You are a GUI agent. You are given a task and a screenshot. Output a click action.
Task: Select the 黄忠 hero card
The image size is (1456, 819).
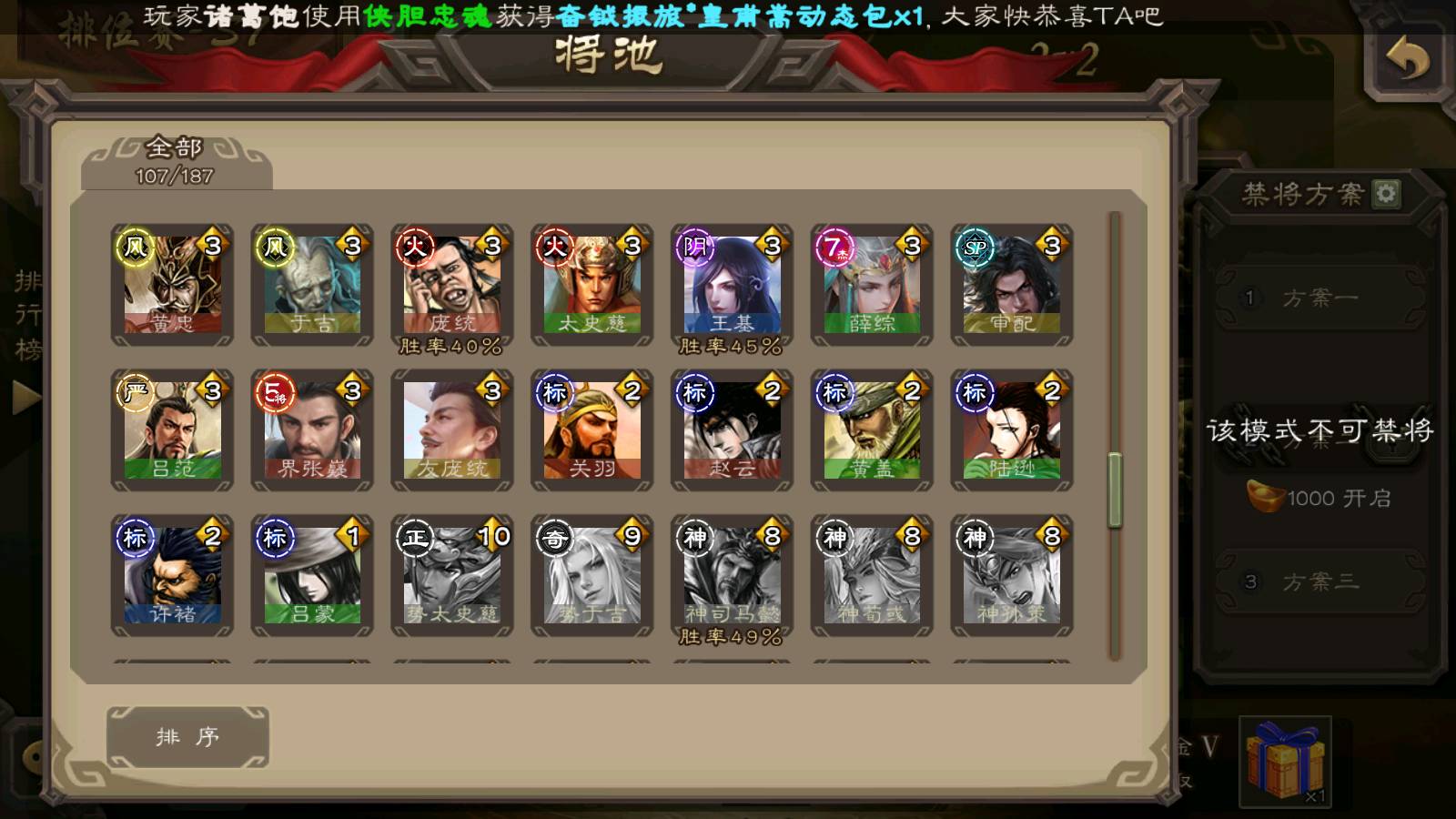tap(172, 284)
